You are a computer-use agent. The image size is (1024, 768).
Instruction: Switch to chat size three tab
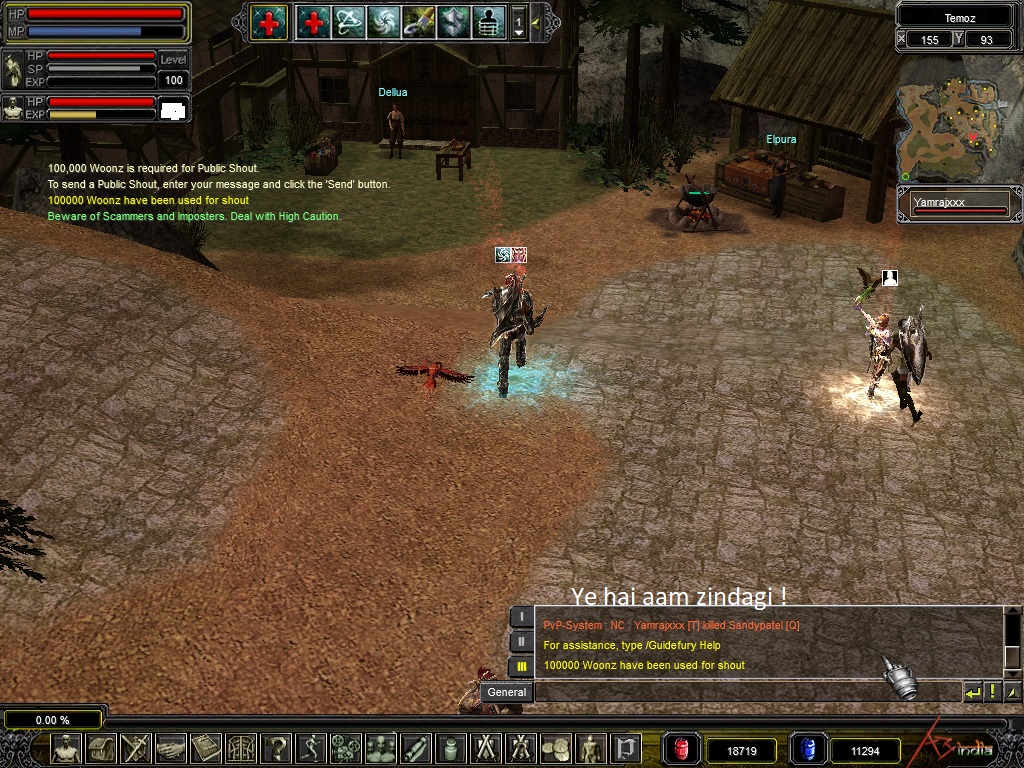pos(521,666)
